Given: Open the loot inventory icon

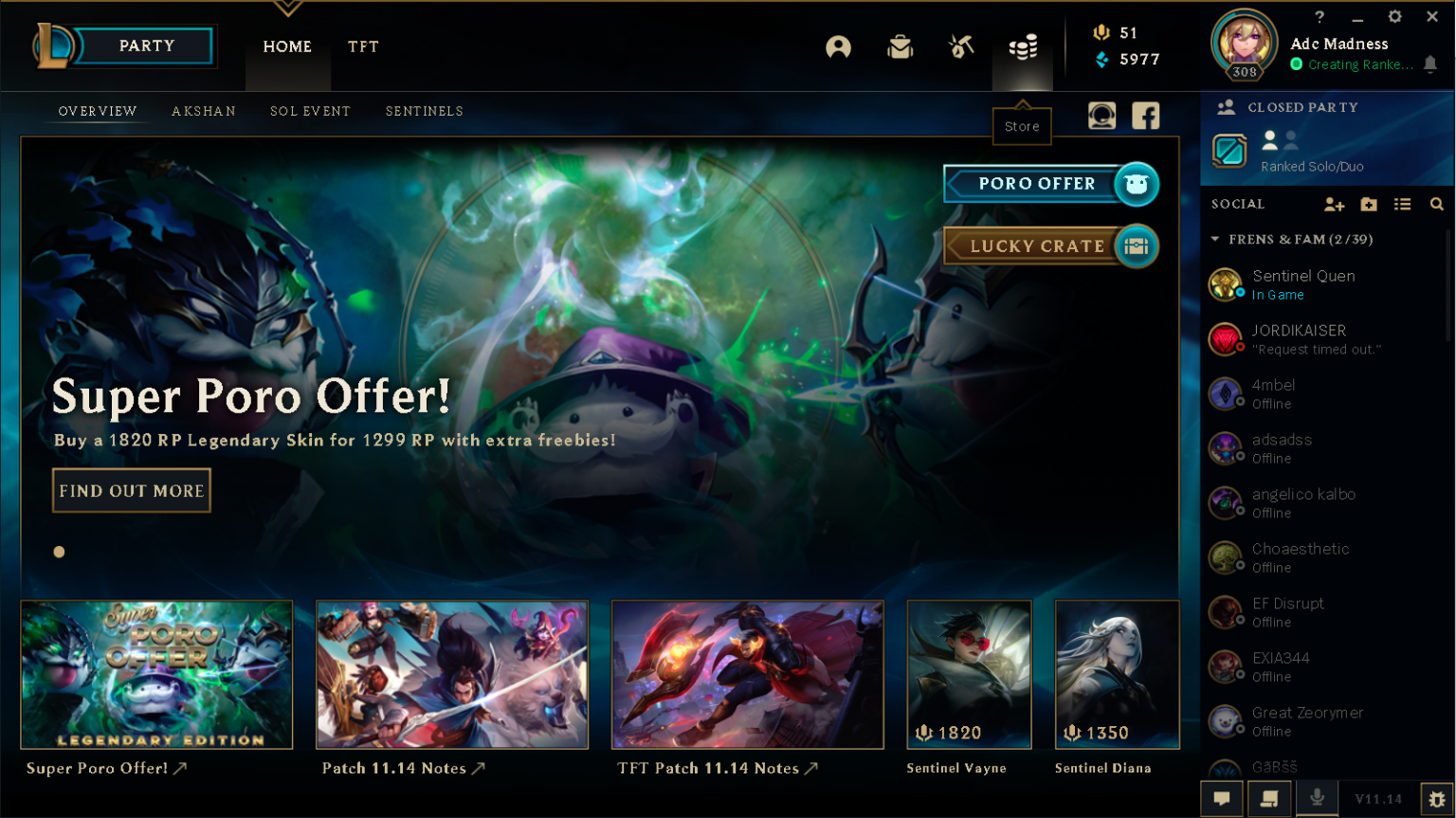Looking at the screenshot, I should point(901,46).
